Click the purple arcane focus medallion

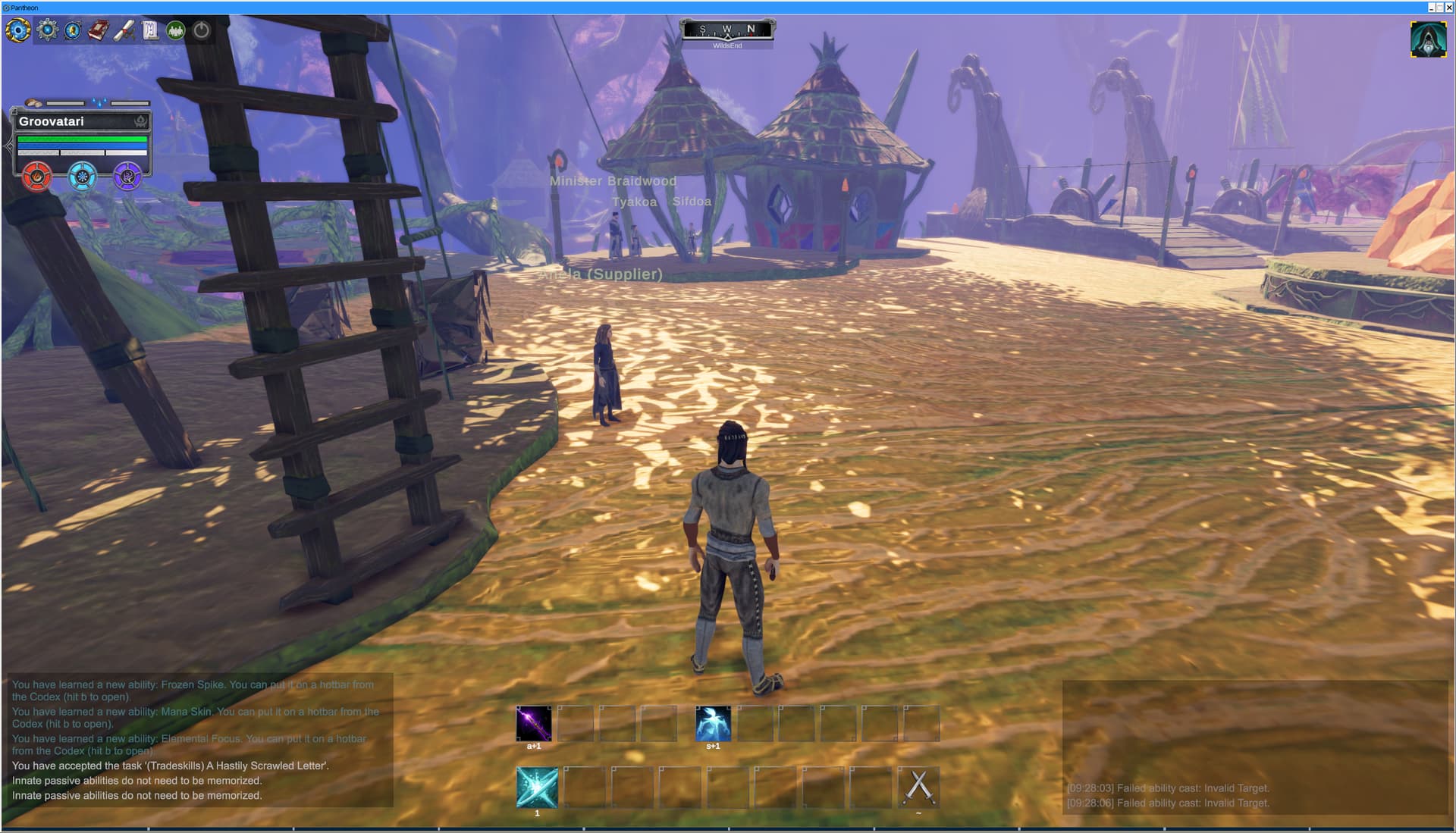[127, 177]
